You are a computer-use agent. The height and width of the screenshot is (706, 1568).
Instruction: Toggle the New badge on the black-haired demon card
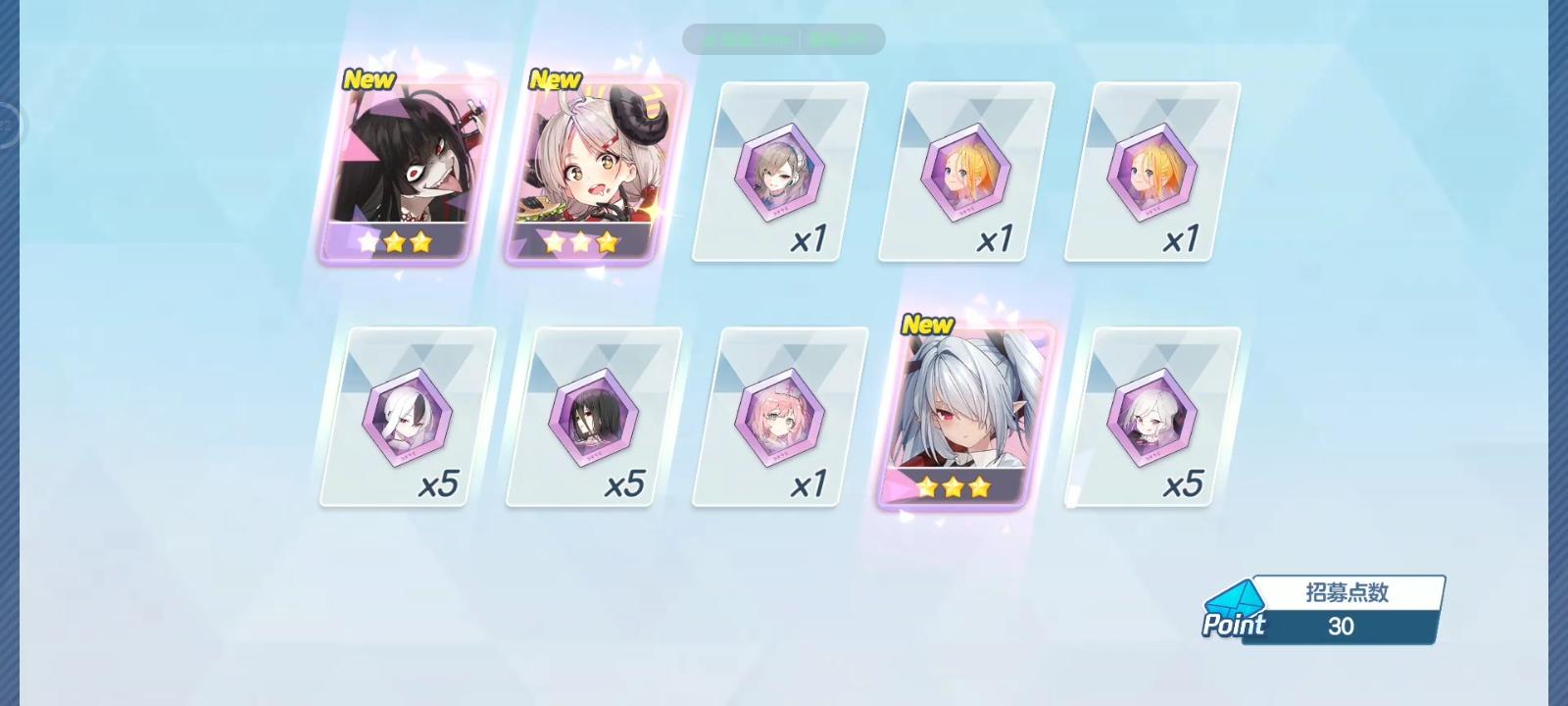click(368, 79)
